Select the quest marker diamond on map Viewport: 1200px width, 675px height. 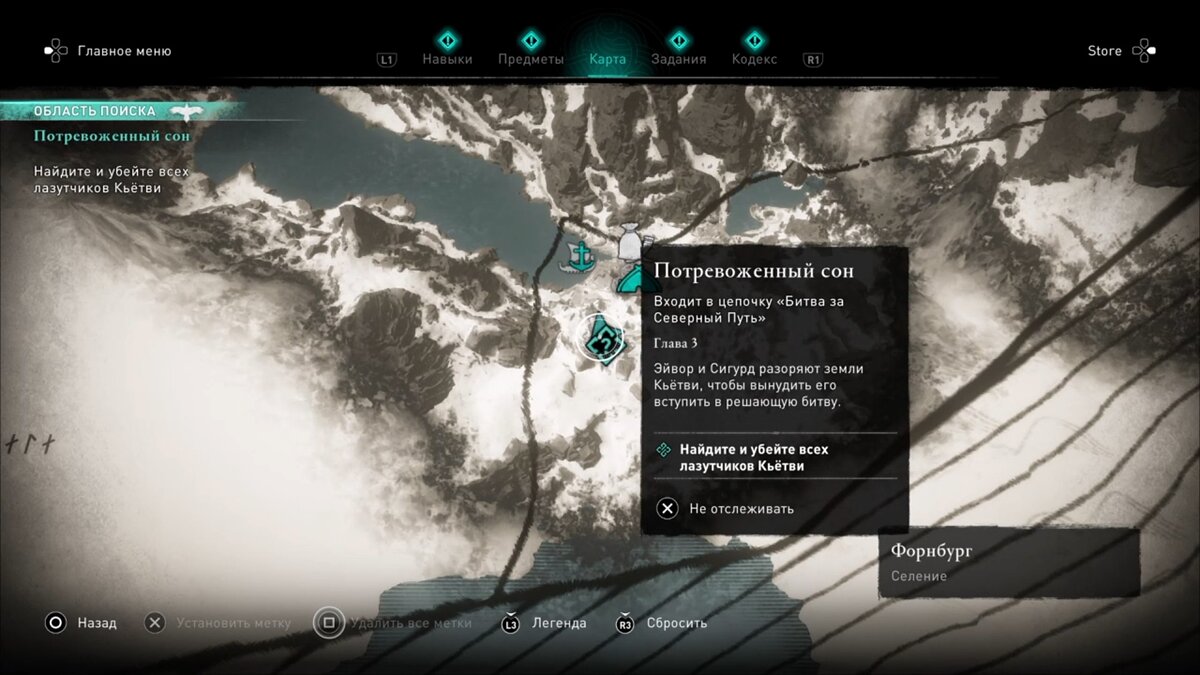(604, 340)
